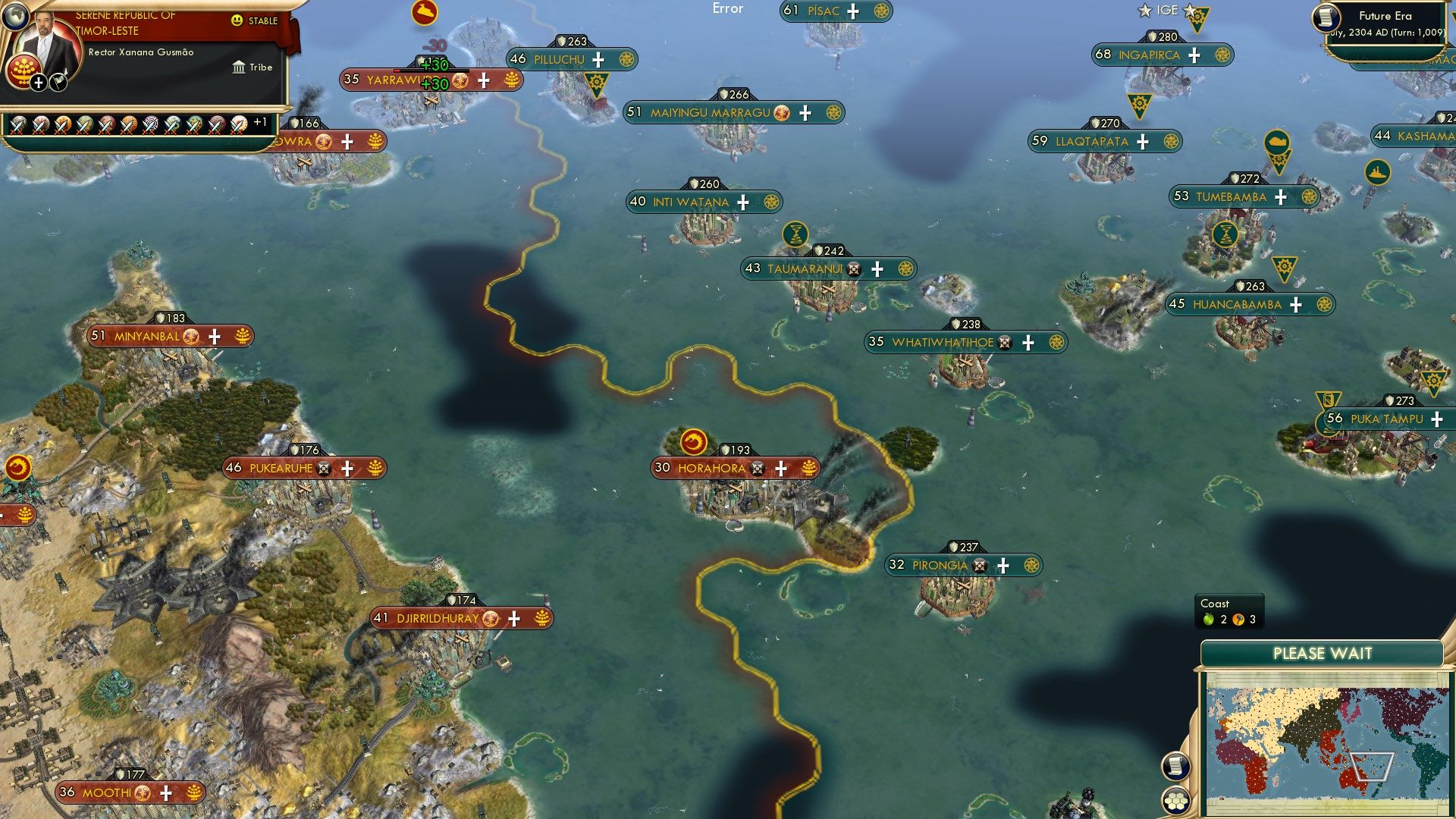Viewport: 1456px width, 819px height.
Task: Click the yellow STABLE smiley face icon
Action: [237, 21]
